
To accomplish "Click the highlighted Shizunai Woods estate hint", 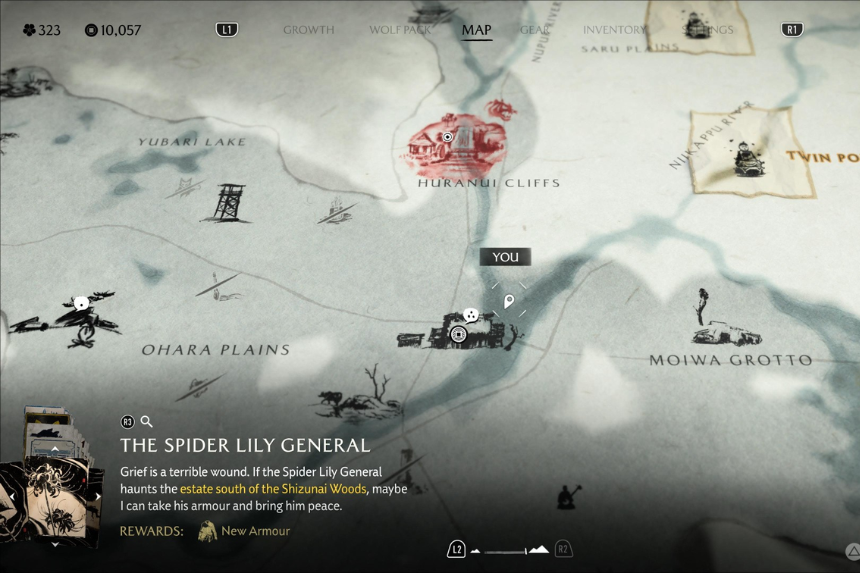I will point(273,489).
